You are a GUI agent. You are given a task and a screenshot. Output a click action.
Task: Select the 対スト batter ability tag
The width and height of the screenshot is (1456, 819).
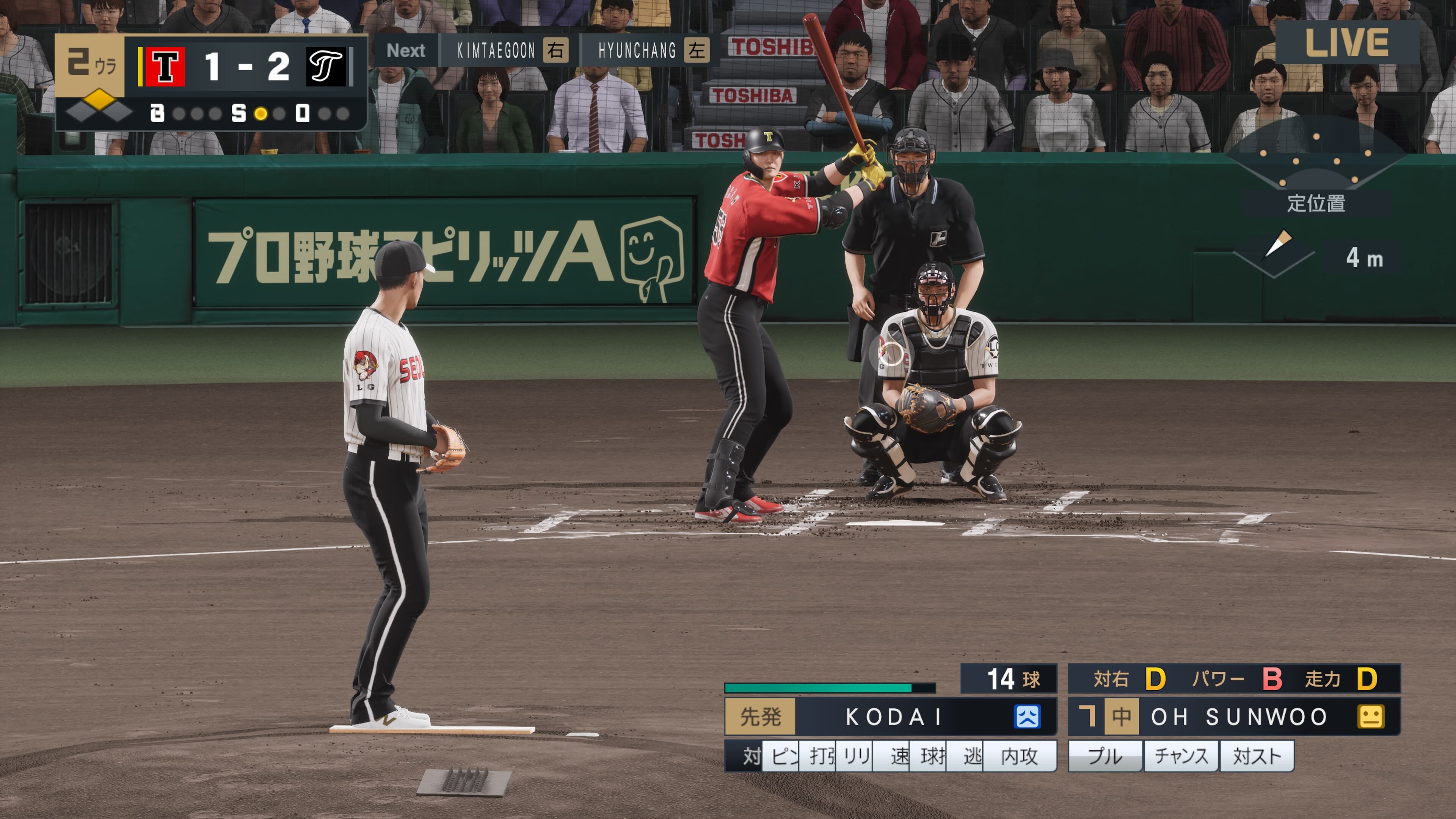pyautogui.click(x=1257, y=756)
